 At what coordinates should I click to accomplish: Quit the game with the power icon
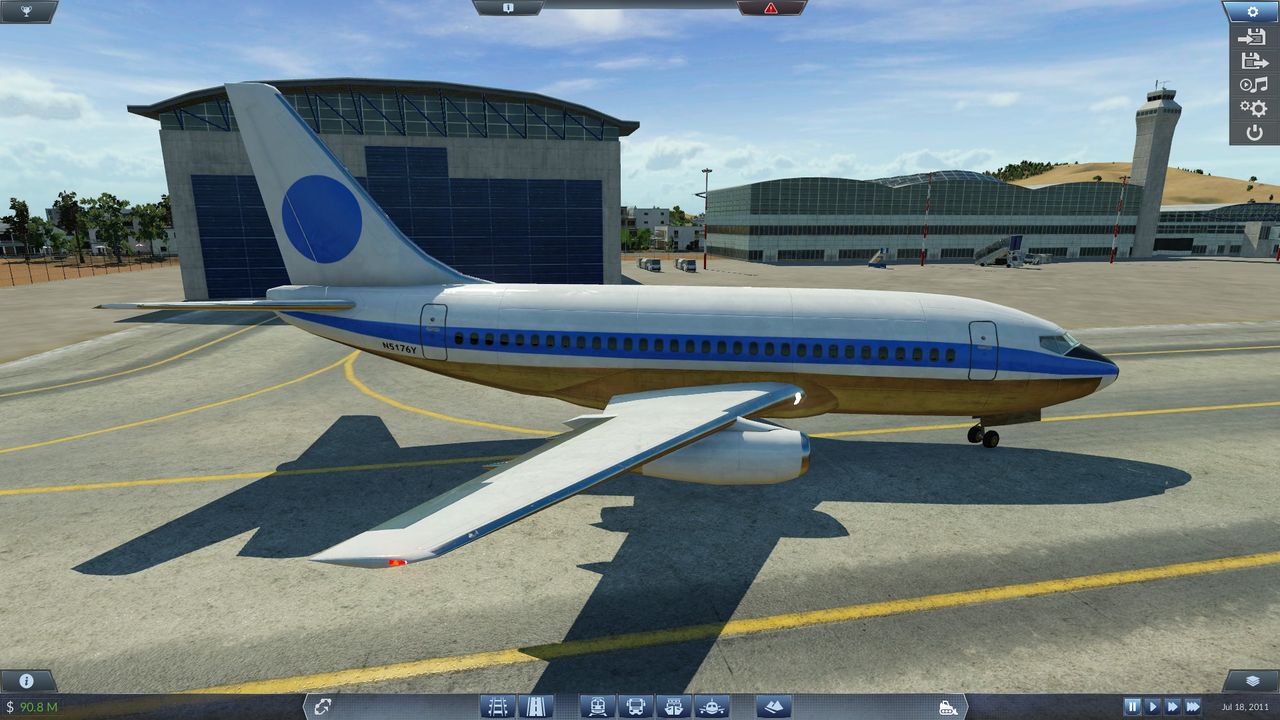pyautogui.click(x=1253, y=132)
